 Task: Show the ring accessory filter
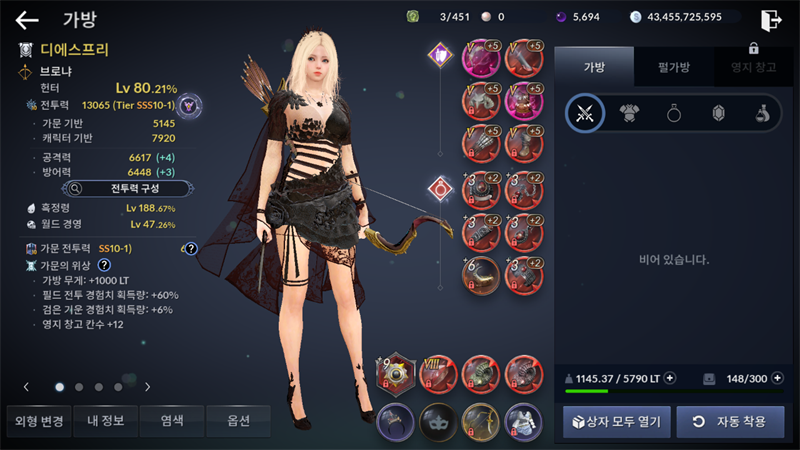pos(674,114)
